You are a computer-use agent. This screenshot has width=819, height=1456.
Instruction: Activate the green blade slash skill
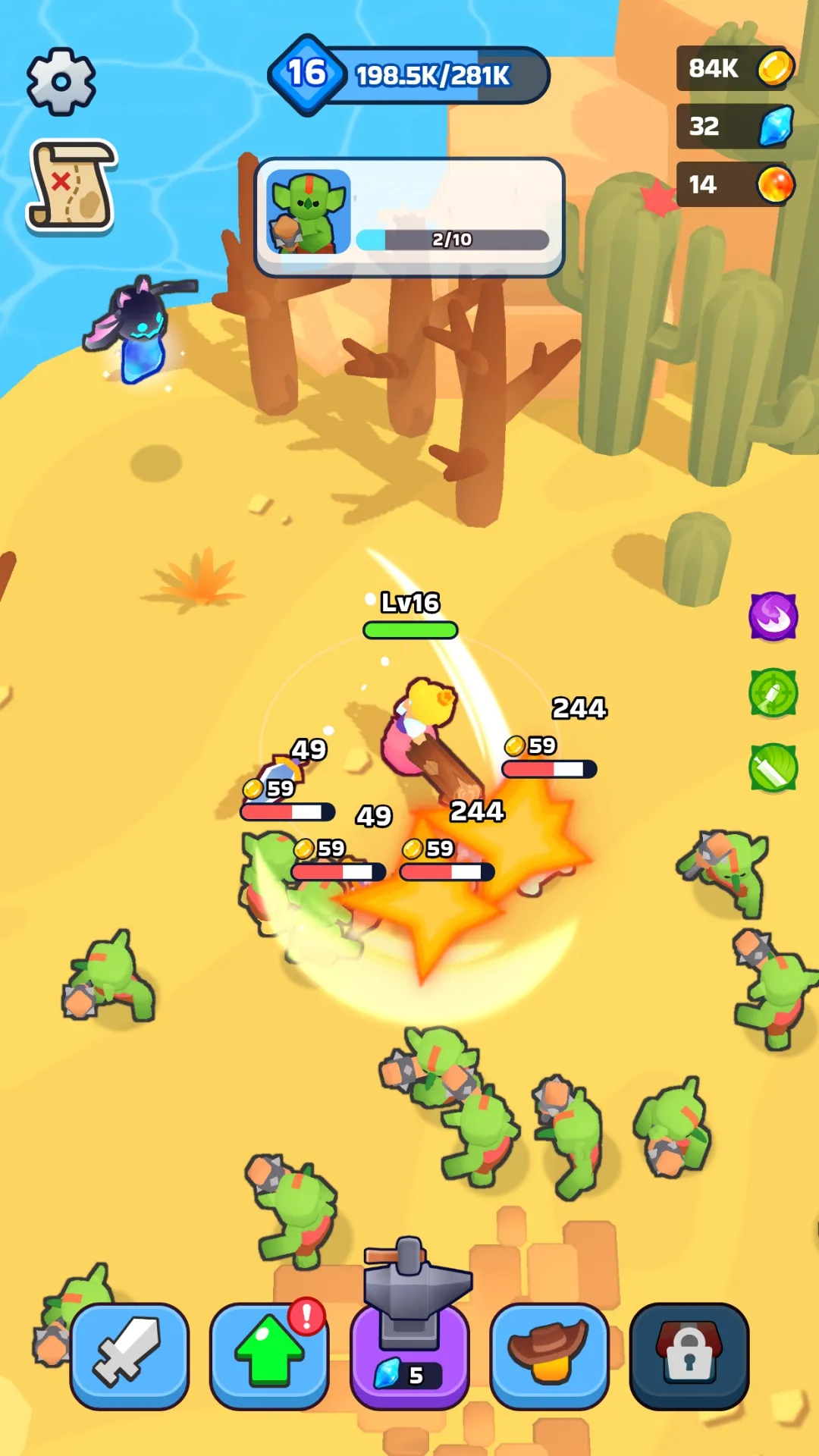[773, 767]
